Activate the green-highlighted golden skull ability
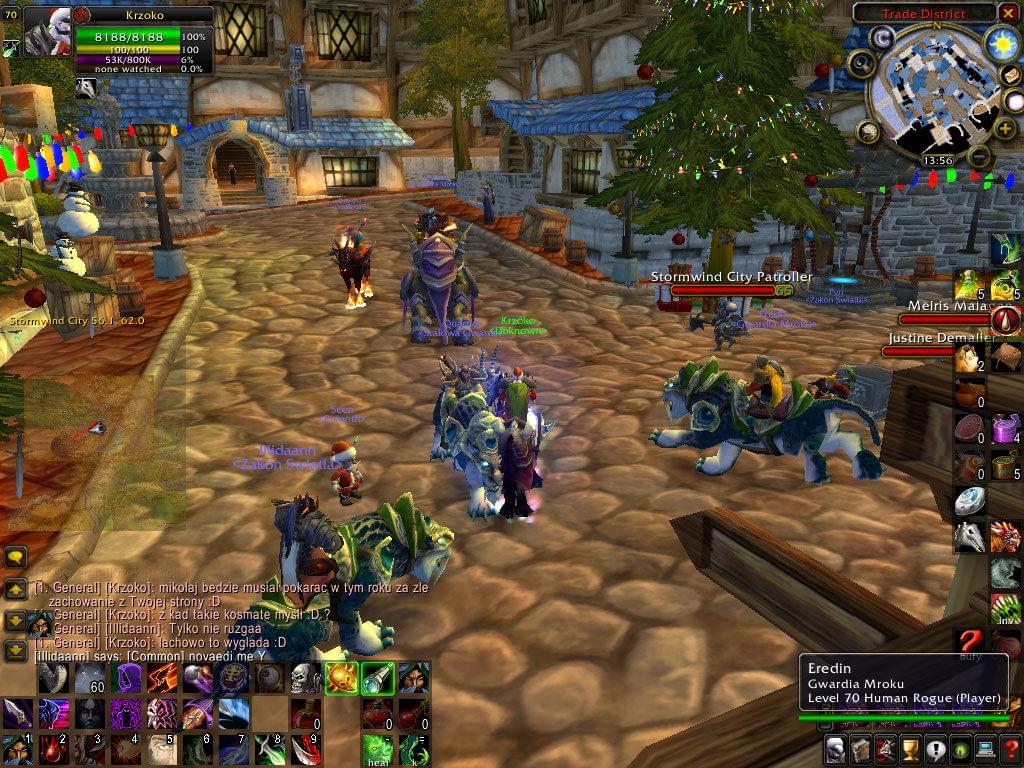Screen dimensions: 1024x768 341,678
